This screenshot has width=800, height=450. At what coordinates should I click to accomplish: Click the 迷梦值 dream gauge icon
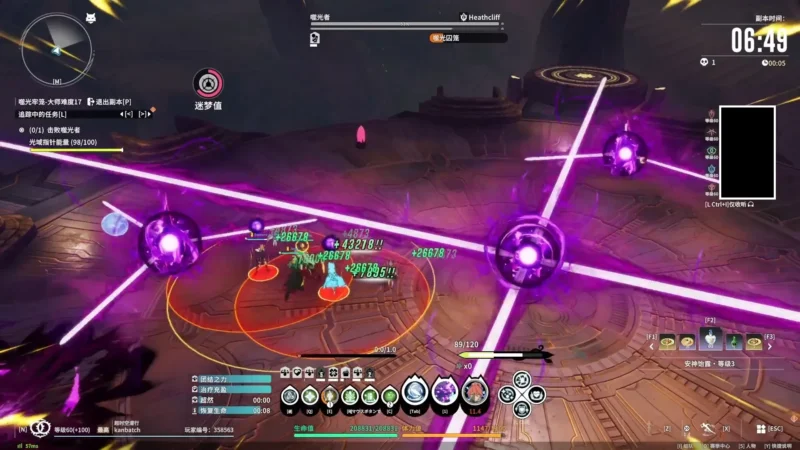(206, 83)
